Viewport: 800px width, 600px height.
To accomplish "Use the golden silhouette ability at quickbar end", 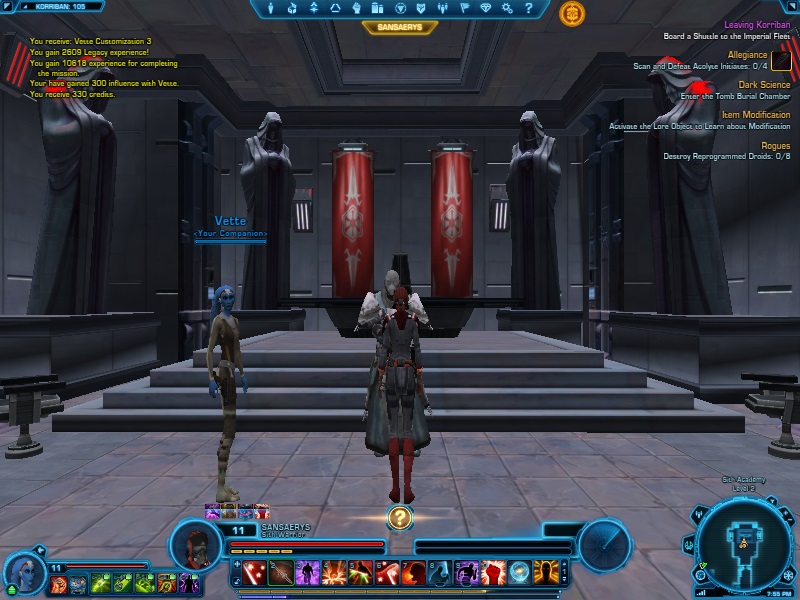I will pyautogui.click(x=545, y=572).
